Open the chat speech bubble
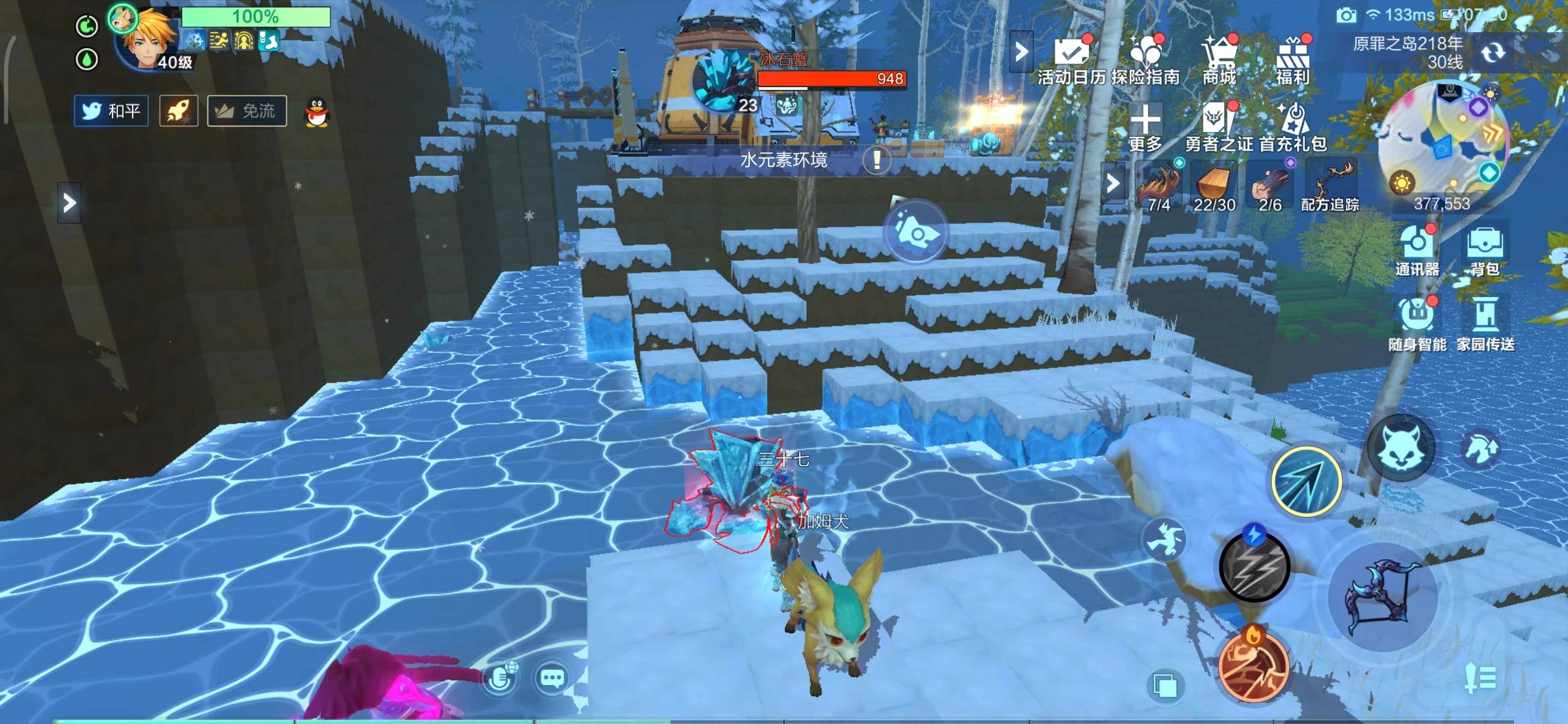This screenshot has height=724, width=1568. tap(552, 678)
